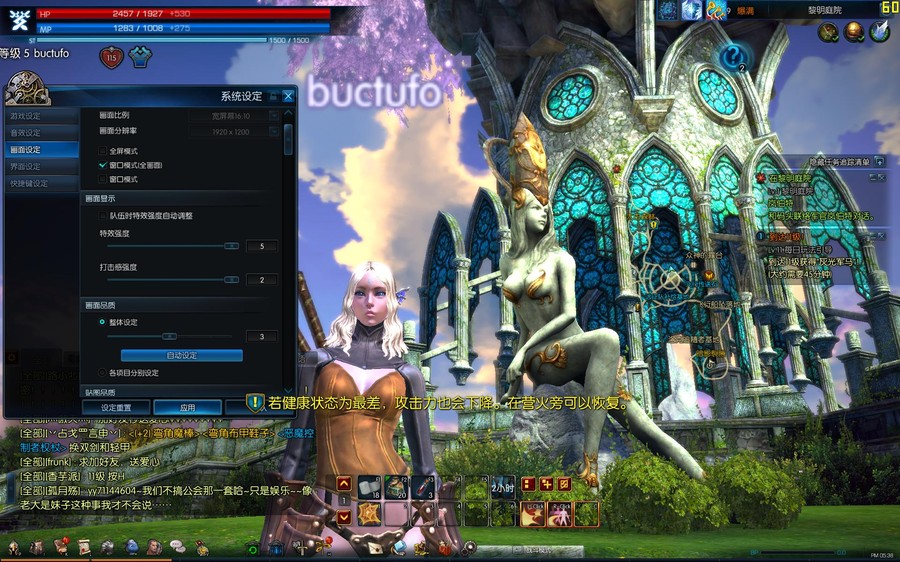Open the 快捷键设定 hotkey tab

click(x=29, y=183)
